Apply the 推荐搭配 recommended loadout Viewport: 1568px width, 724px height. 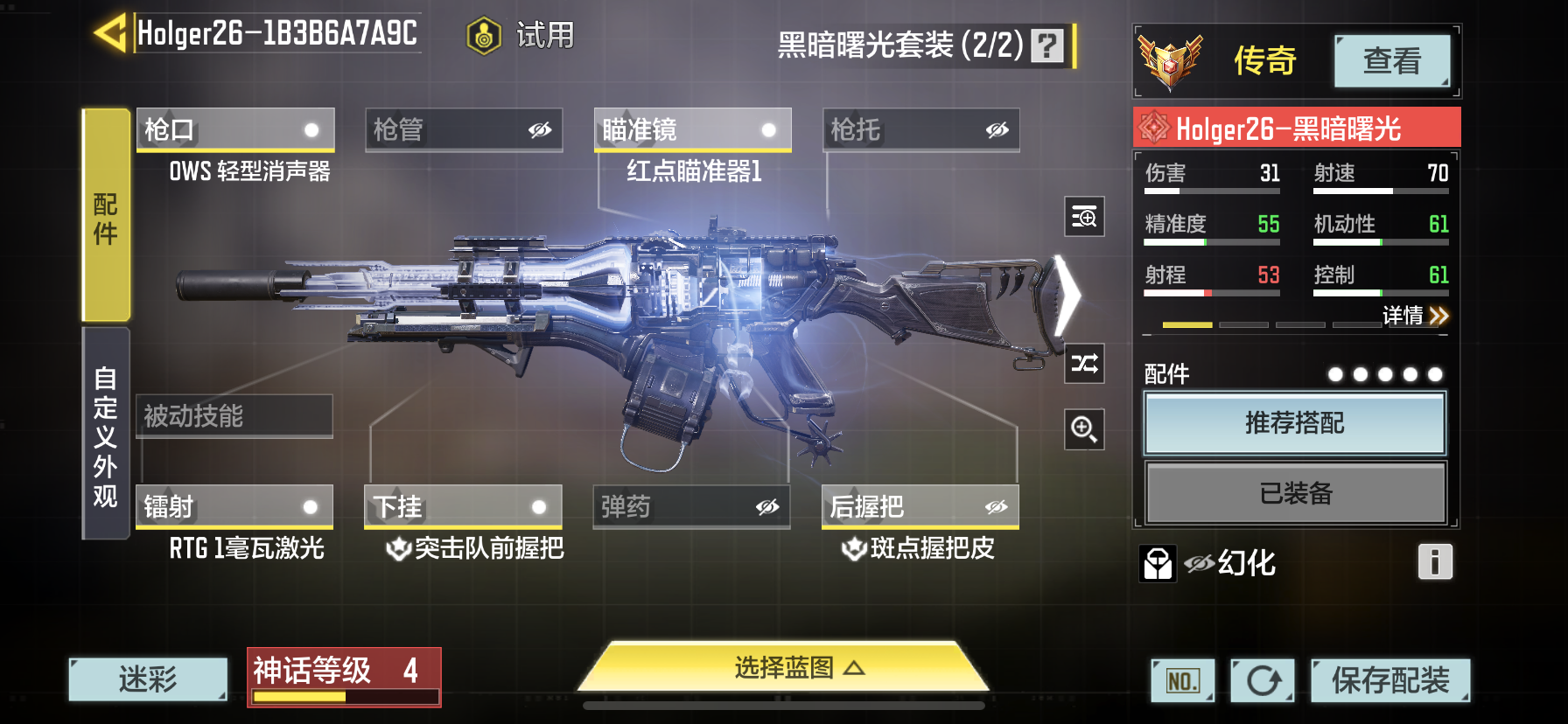[x=1294, y=423]
